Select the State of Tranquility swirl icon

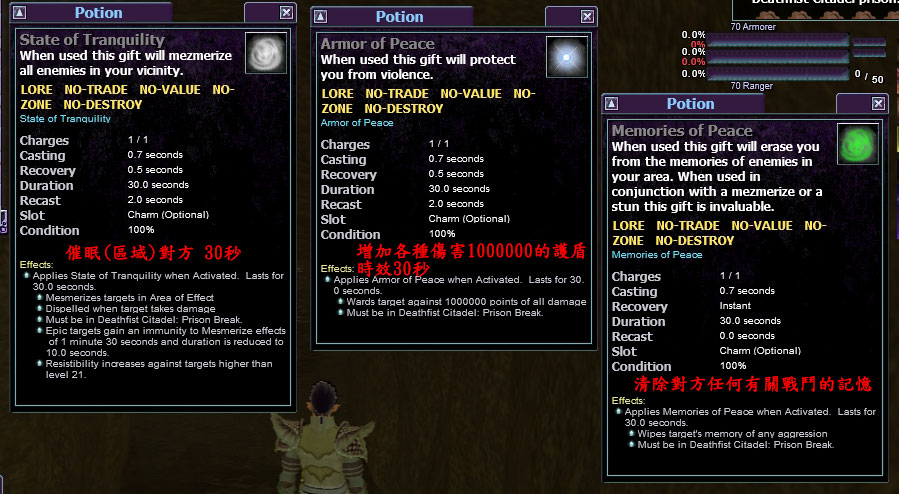click(265, 53)
